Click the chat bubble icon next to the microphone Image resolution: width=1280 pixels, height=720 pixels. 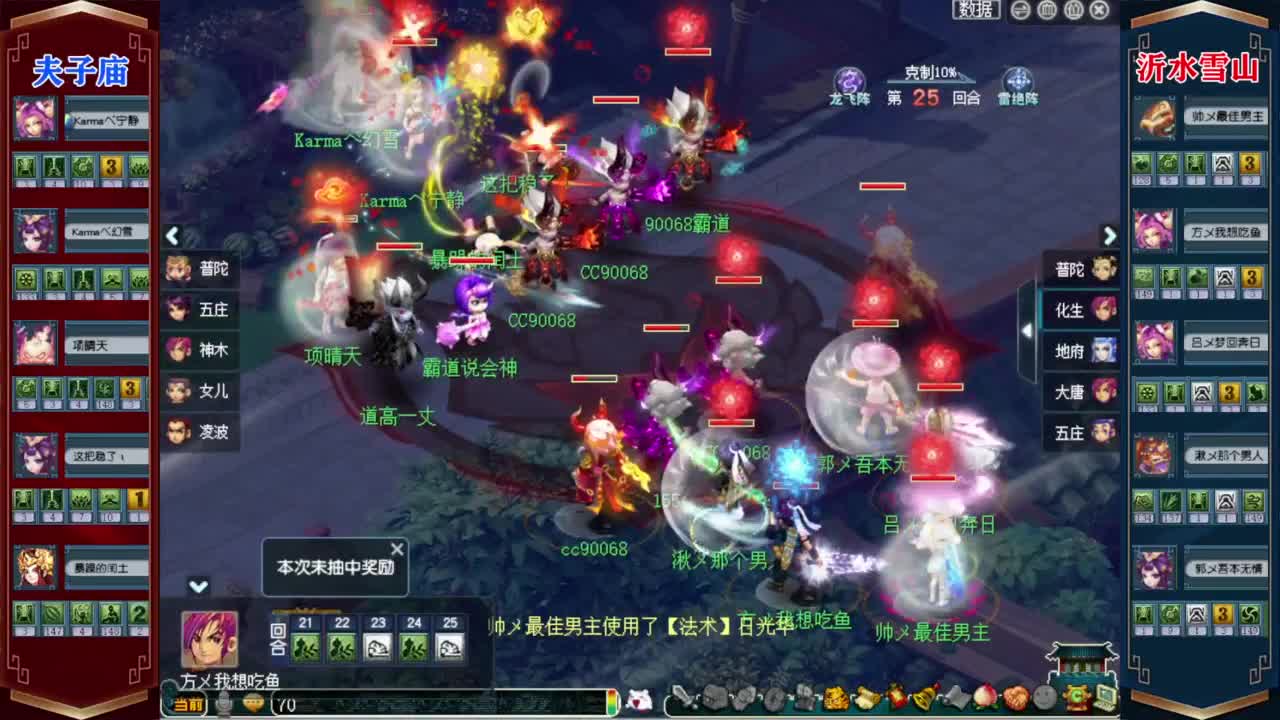point(250,703)
